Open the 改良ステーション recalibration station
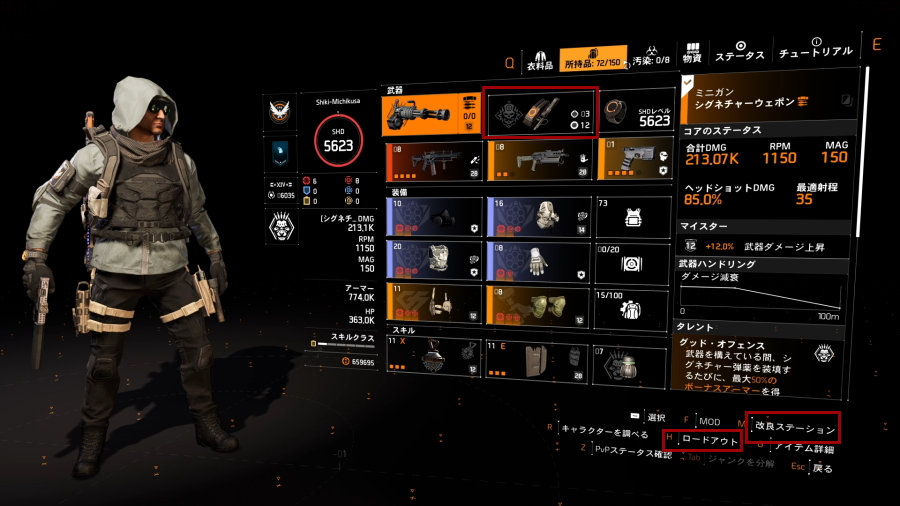Viewport: 900px width, 506px height. [x=795, y=427]
